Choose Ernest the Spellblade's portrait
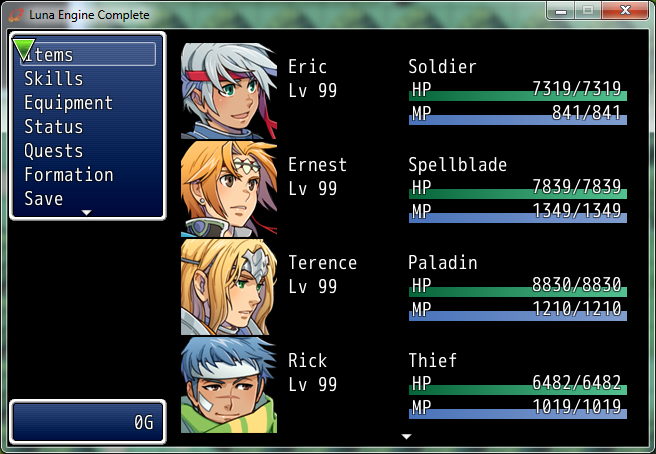 pos(228,189)
